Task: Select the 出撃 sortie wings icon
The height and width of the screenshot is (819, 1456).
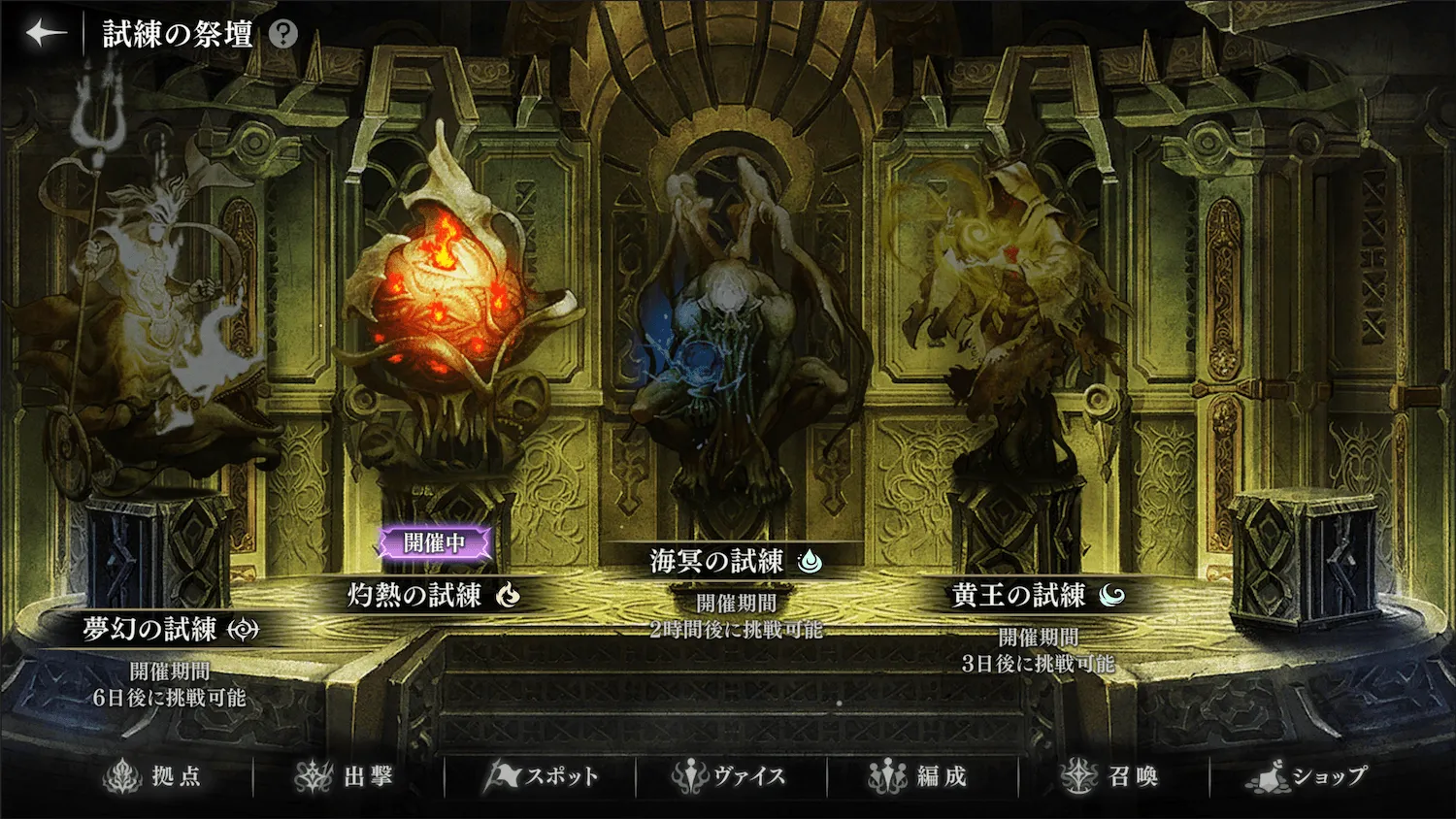Action: coord(315,775)
